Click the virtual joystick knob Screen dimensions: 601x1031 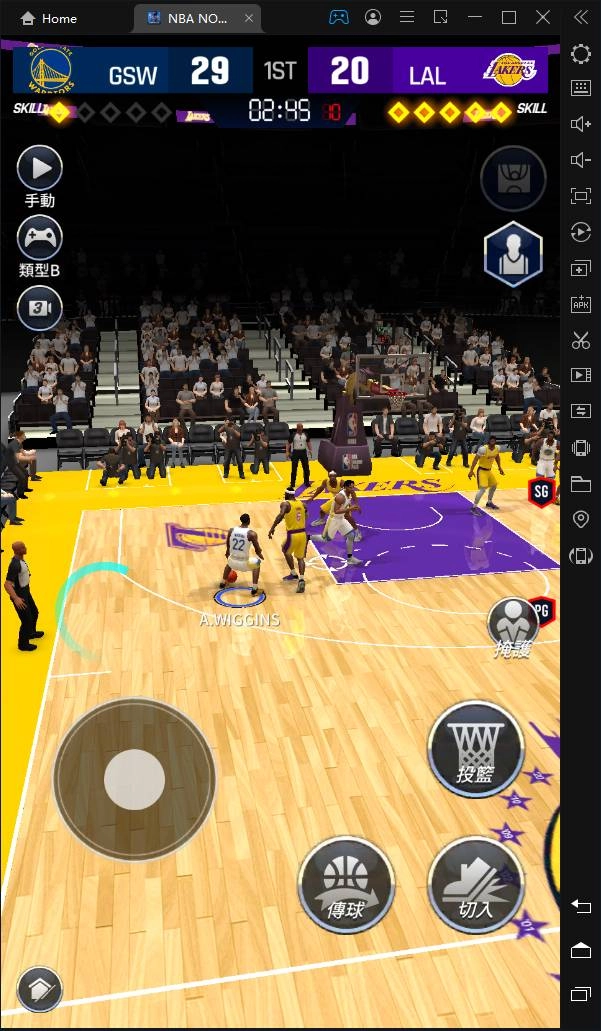point(134,780)
